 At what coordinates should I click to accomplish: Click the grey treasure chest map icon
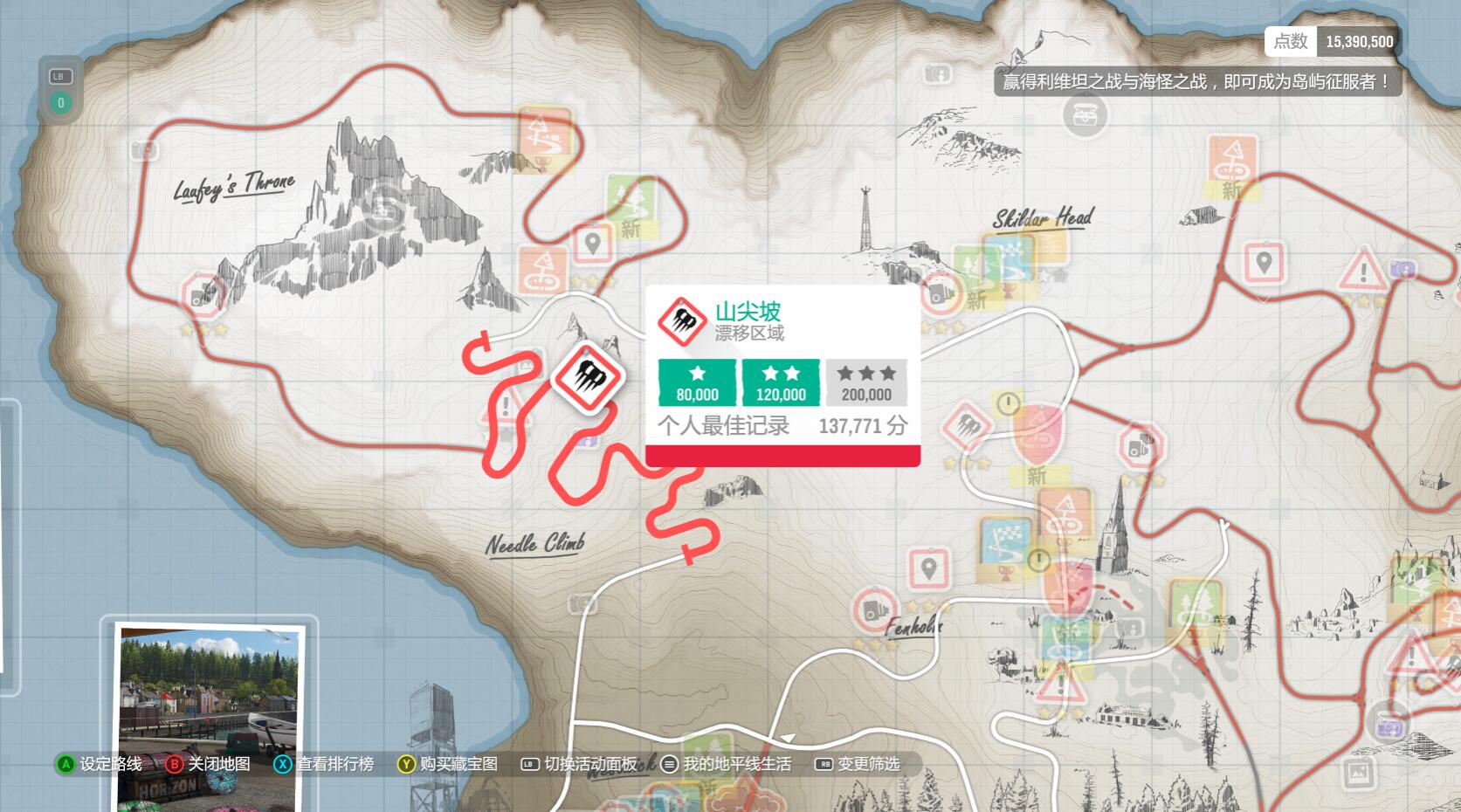[1085, 114]
